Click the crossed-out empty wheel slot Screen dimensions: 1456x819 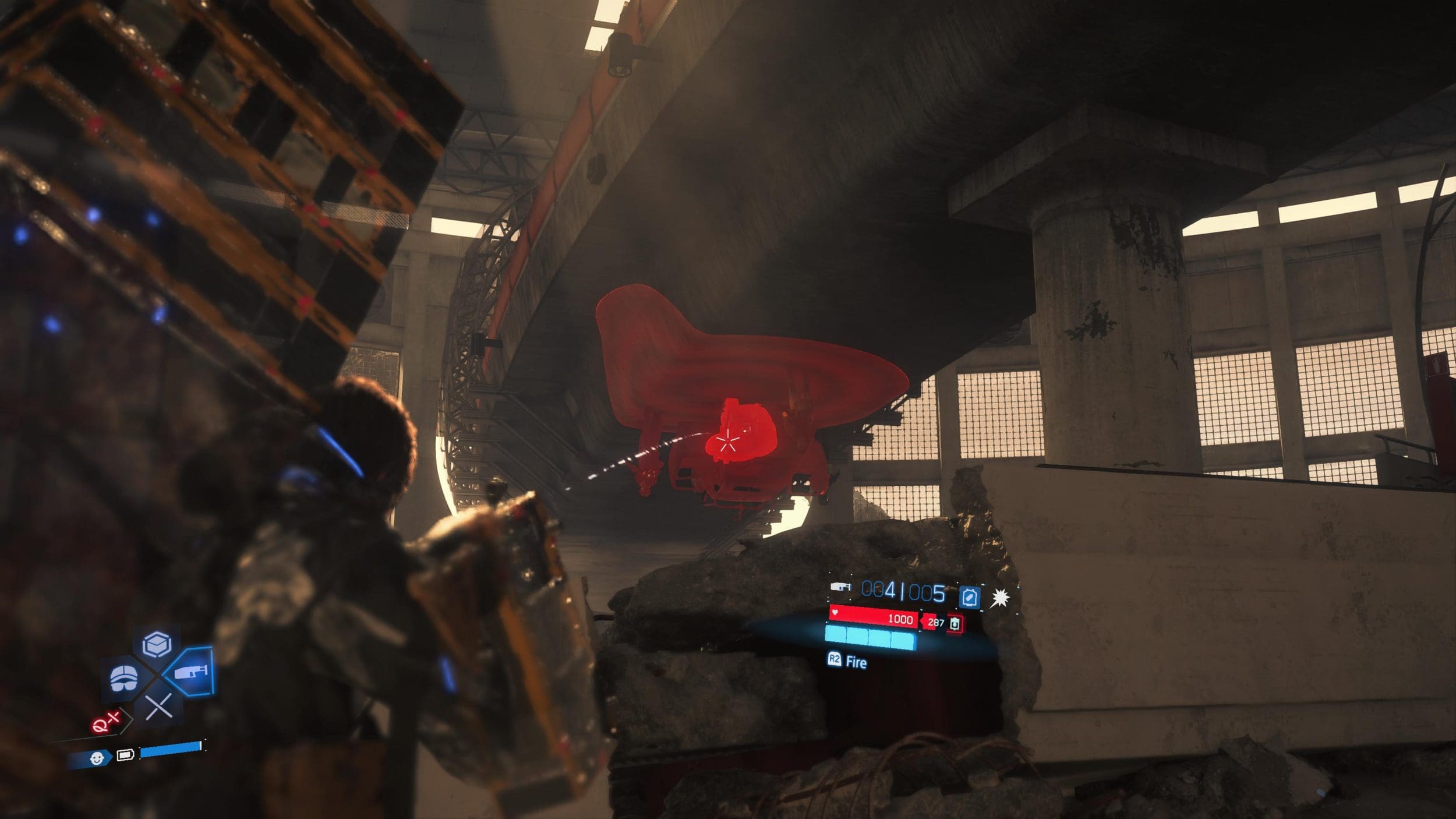click(158, 707)
